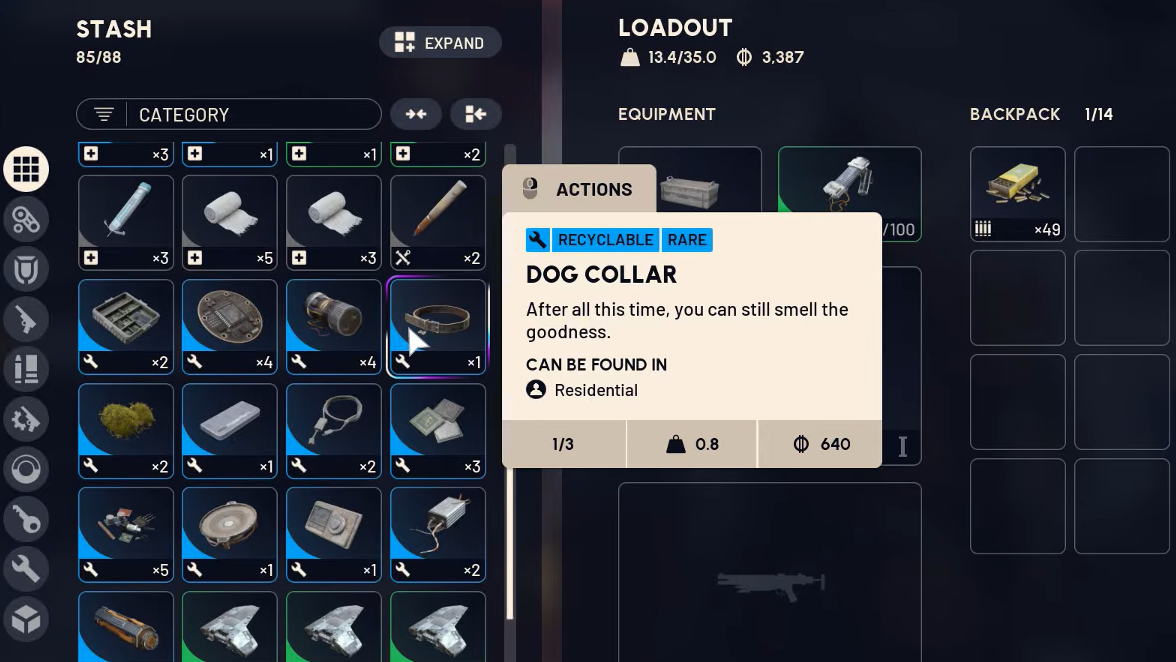
Task: Select the moss clump item slot
Action: click(x=126, y=431)
